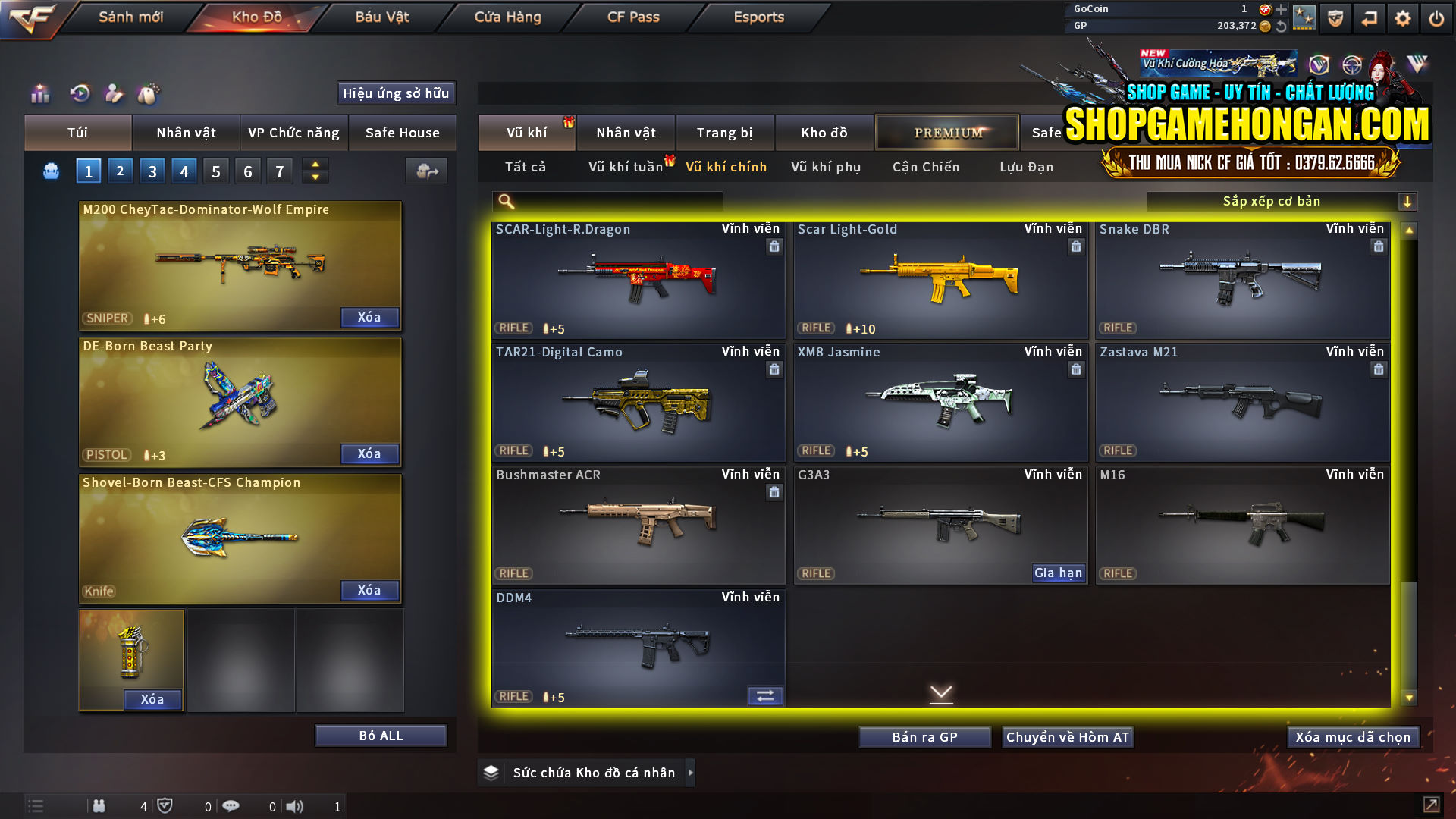
Task: Open the PREMIUM tab
Action: 947,132
